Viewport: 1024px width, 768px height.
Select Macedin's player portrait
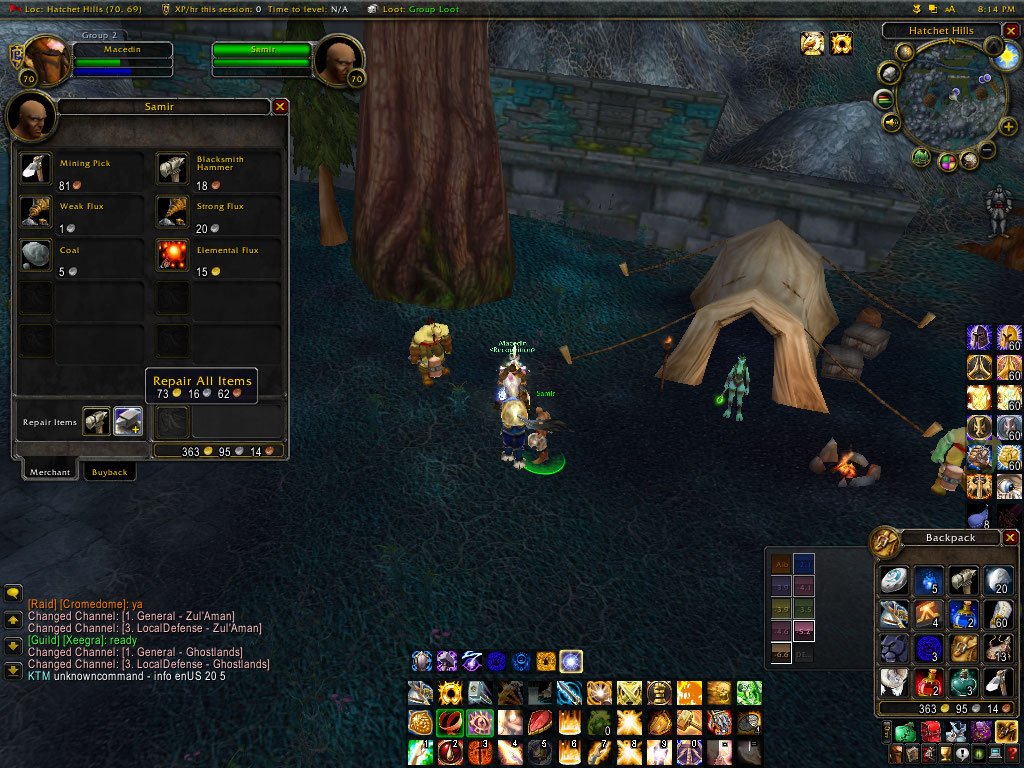pos(44,60)
